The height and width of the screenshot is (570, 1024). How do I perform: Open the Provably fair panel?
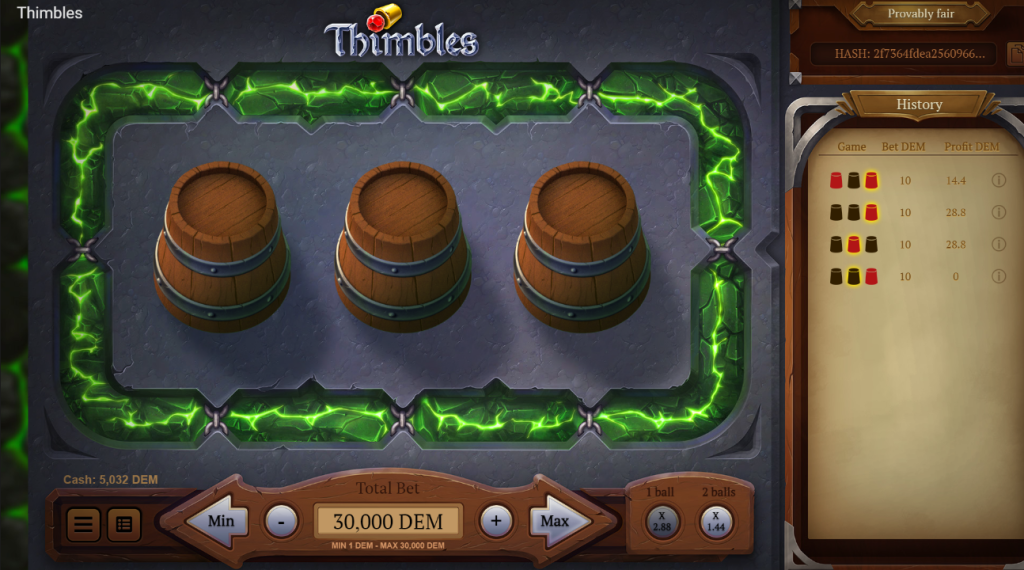click(x=921, y=14)
